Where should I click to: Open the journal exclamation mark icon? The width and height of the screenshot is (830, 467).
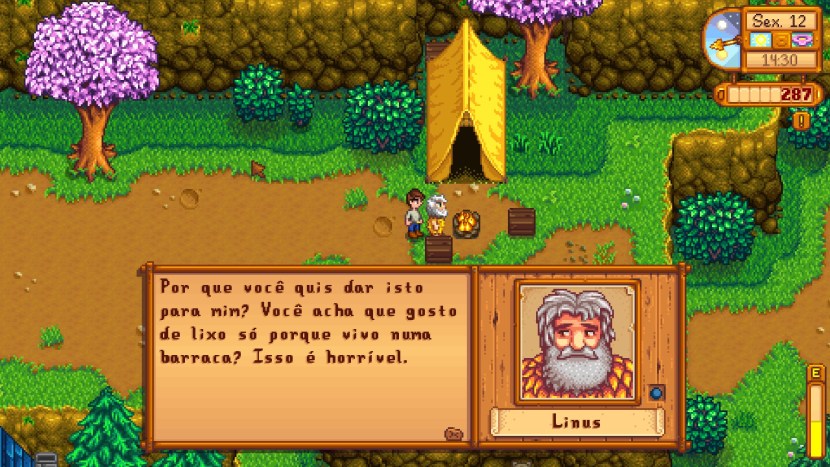[x=800, y=121]
